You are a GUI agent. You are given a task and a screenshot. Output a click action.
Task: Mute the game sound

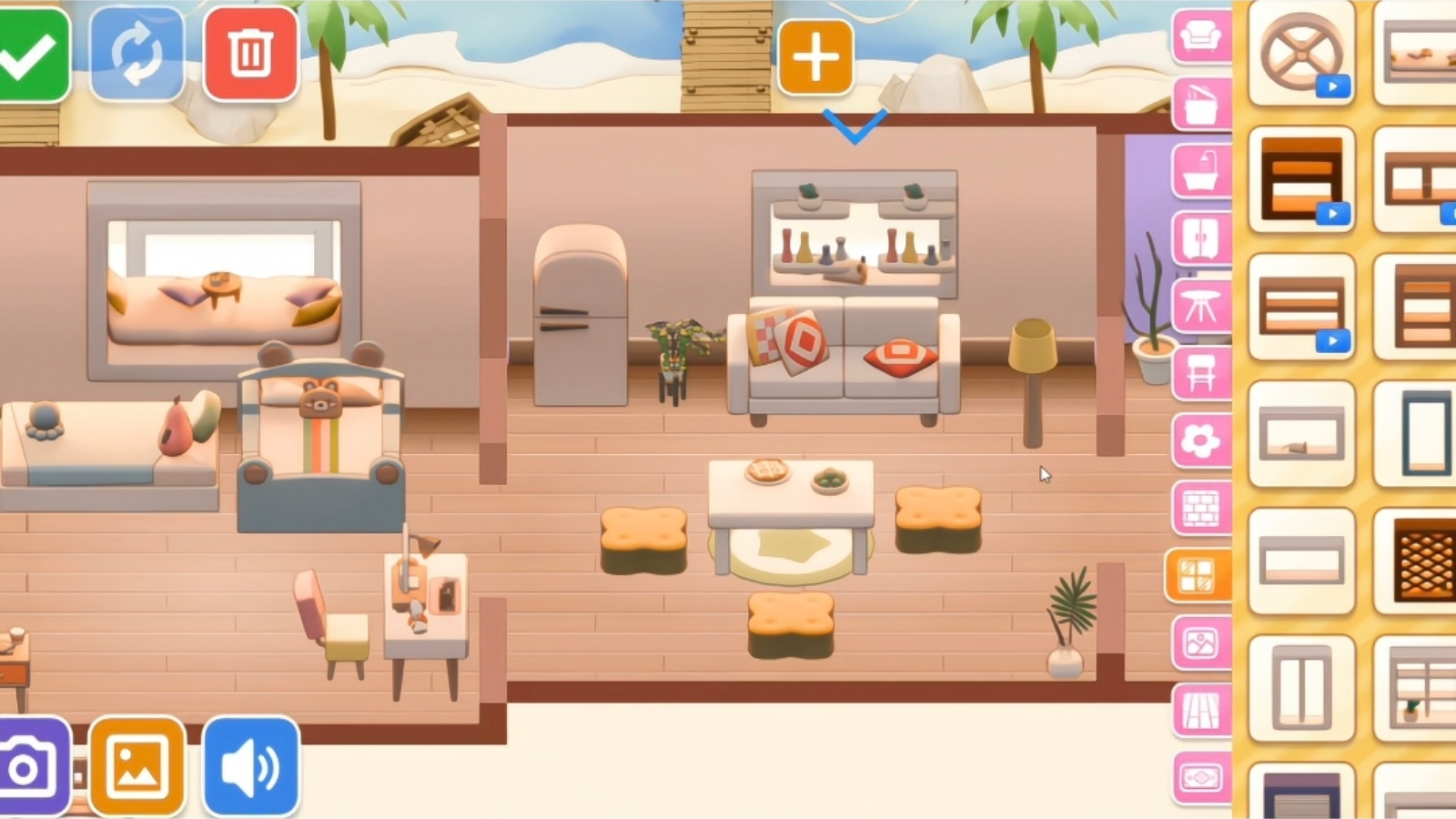click(x=252, y=764)
